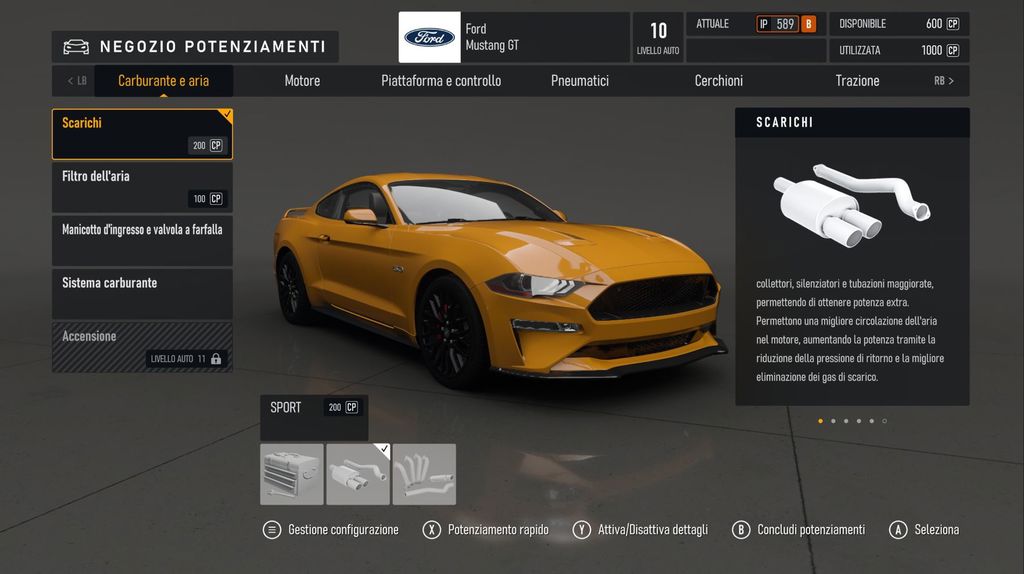Choose the Filtro dell'aria upgrade
This screenshot has height=574, width=1024.
click(x=142, y=187)
